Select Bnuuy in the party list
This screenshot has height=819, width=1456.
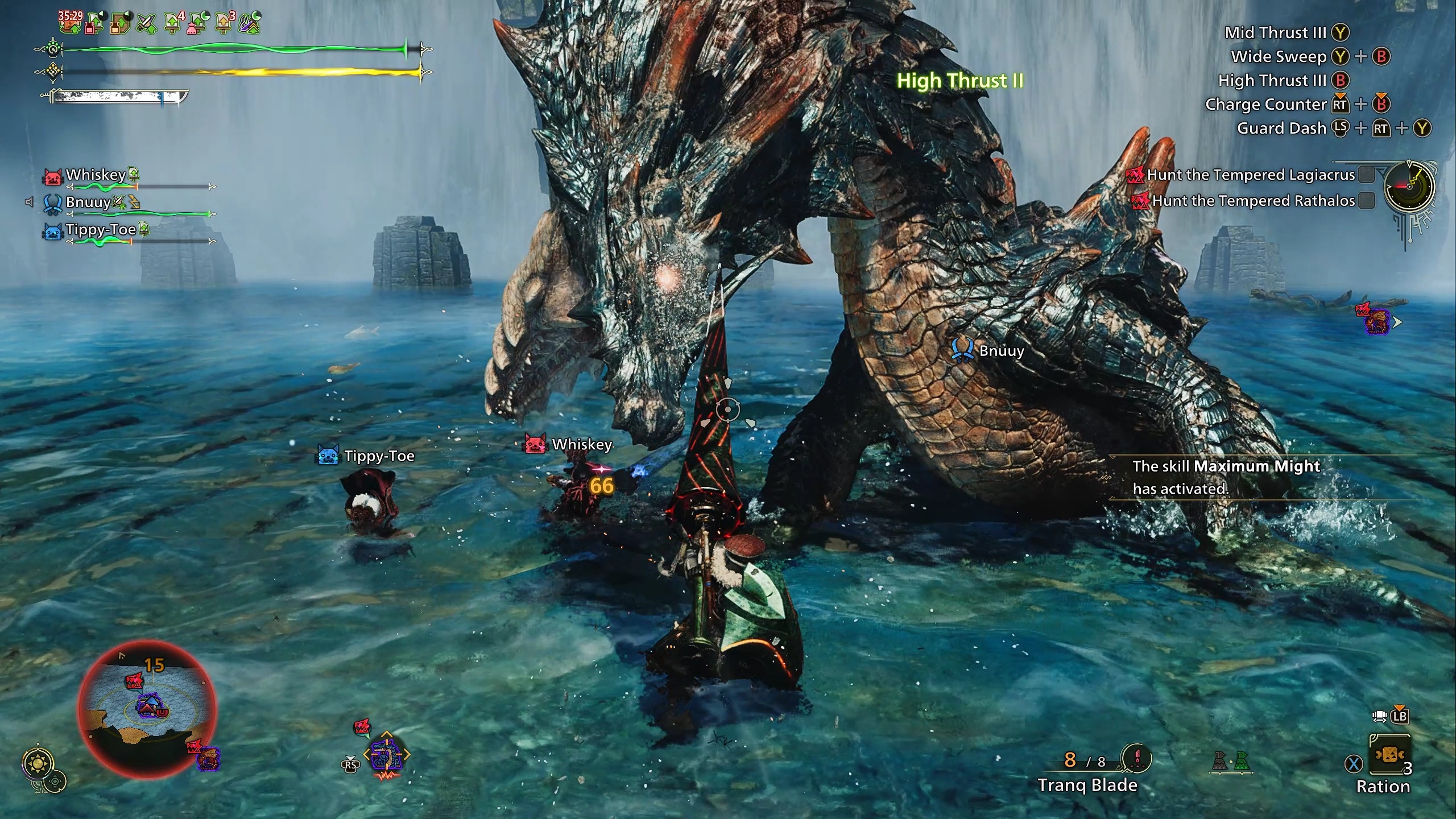click(88, 202)
